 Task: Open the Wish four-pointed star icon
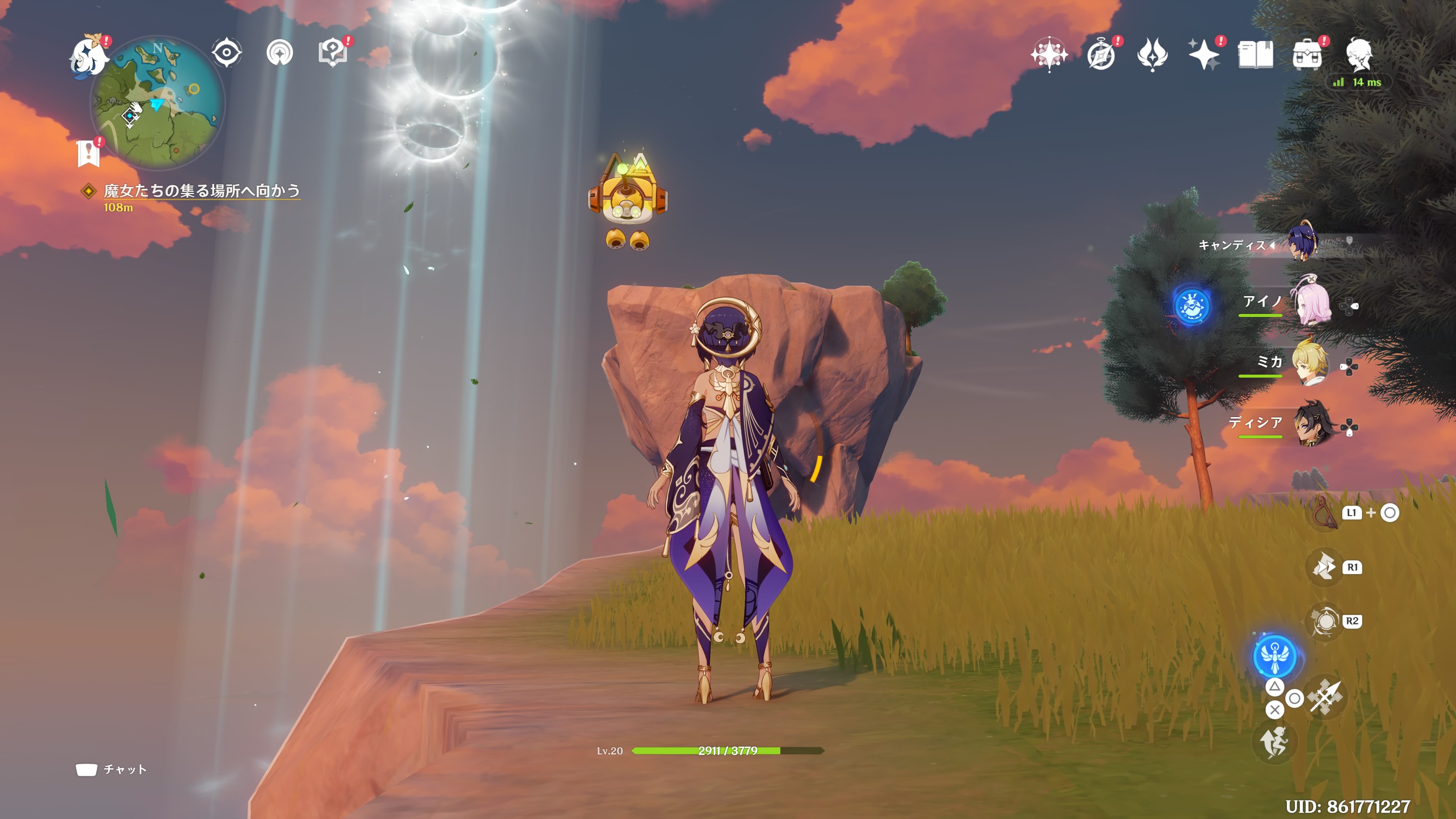tap(1049, 55)
